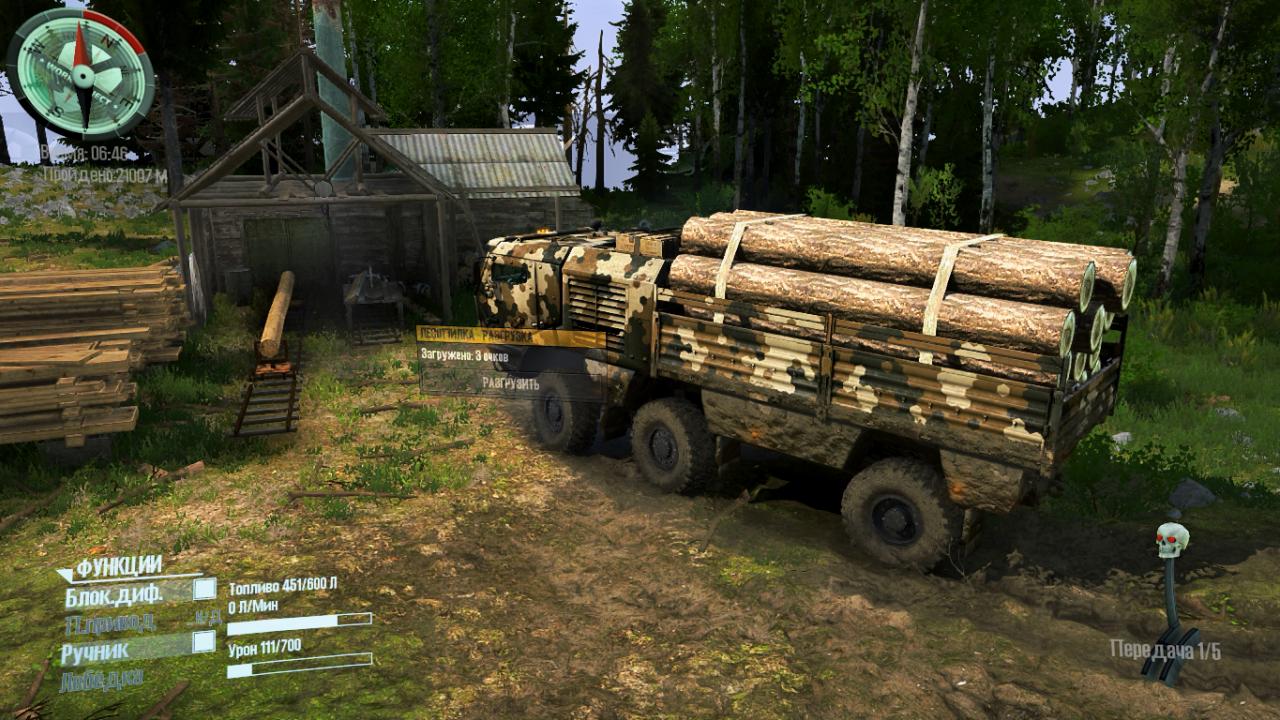The image size is (1280, 720).
Task: Toggle the Ручник handbrake checkbox
Action: pos(204,642)
